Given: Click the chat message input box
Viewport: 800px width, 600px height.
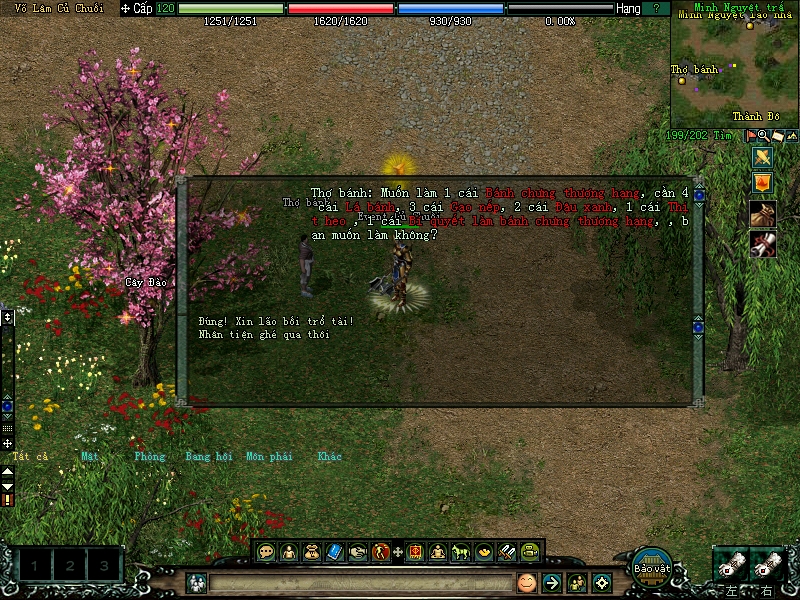Looking at the screenshot, I should pos(360,582).
